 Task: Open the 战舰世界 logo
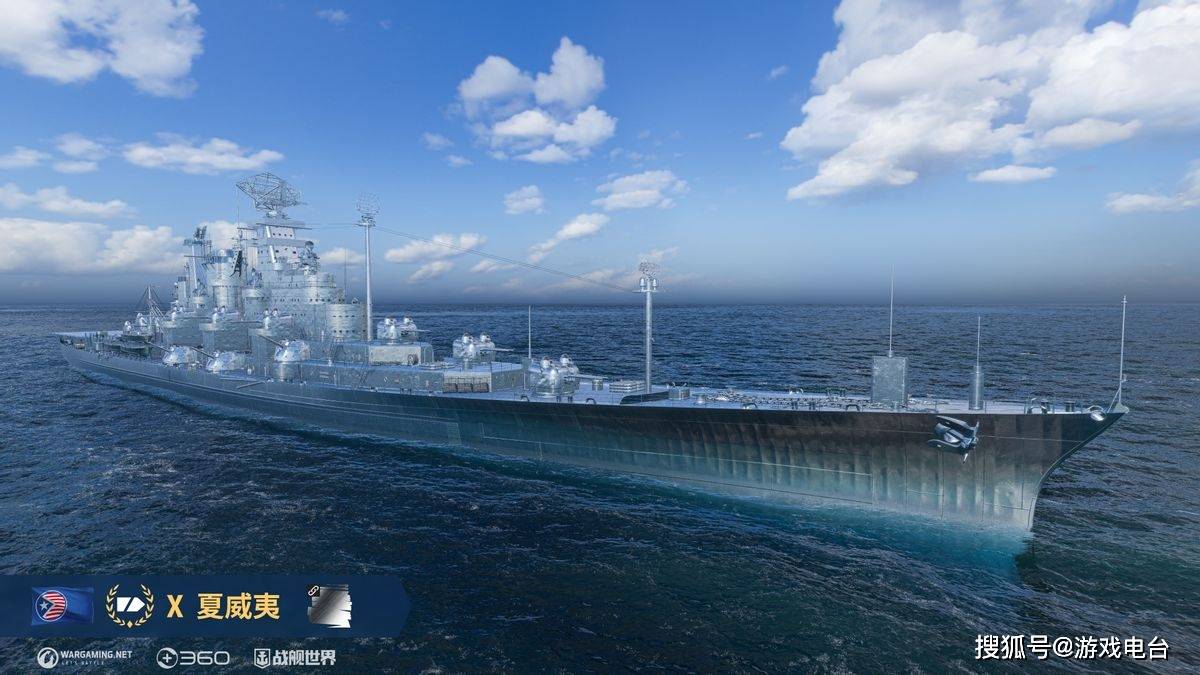point(294,657)
